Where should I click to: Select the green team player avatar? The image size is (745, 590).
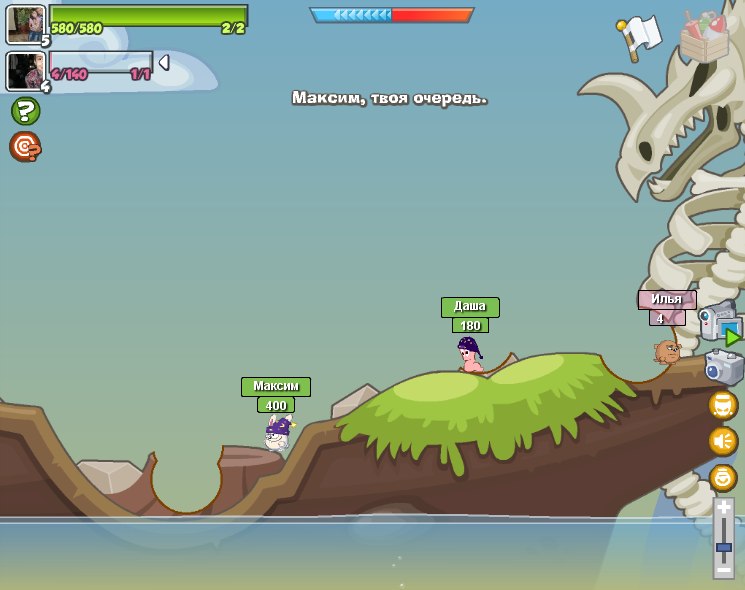25,24
